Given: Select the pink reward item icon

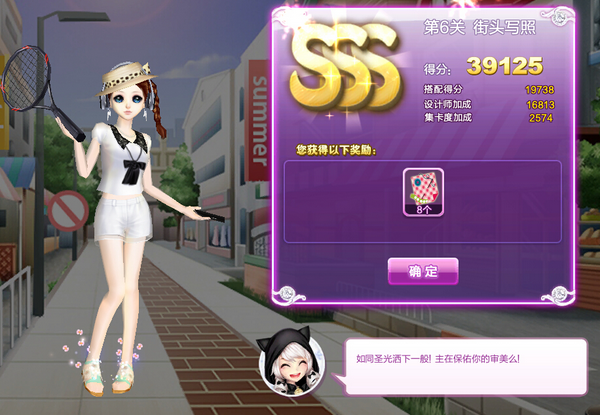Looking at the screenshot, I should (x=422, y=187).
